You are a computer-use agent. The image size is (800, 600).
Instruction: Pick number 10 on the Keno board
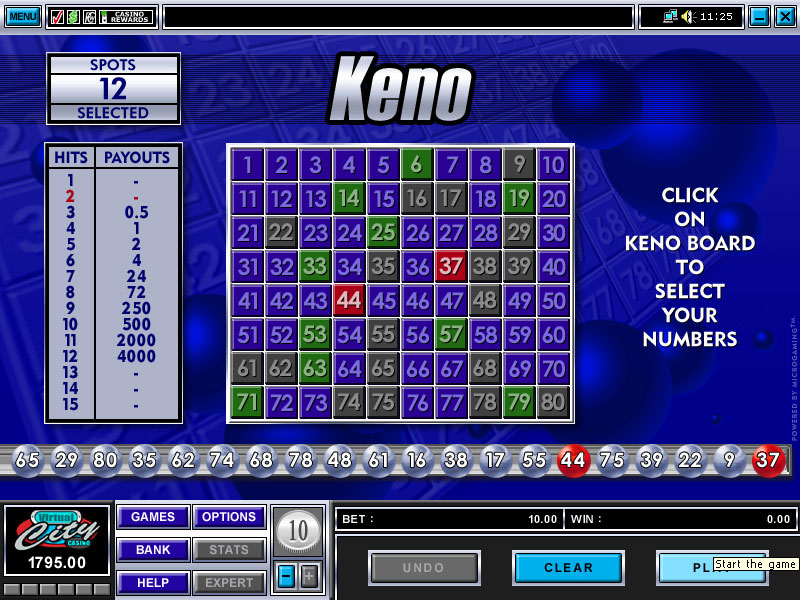tap(553, 165)
